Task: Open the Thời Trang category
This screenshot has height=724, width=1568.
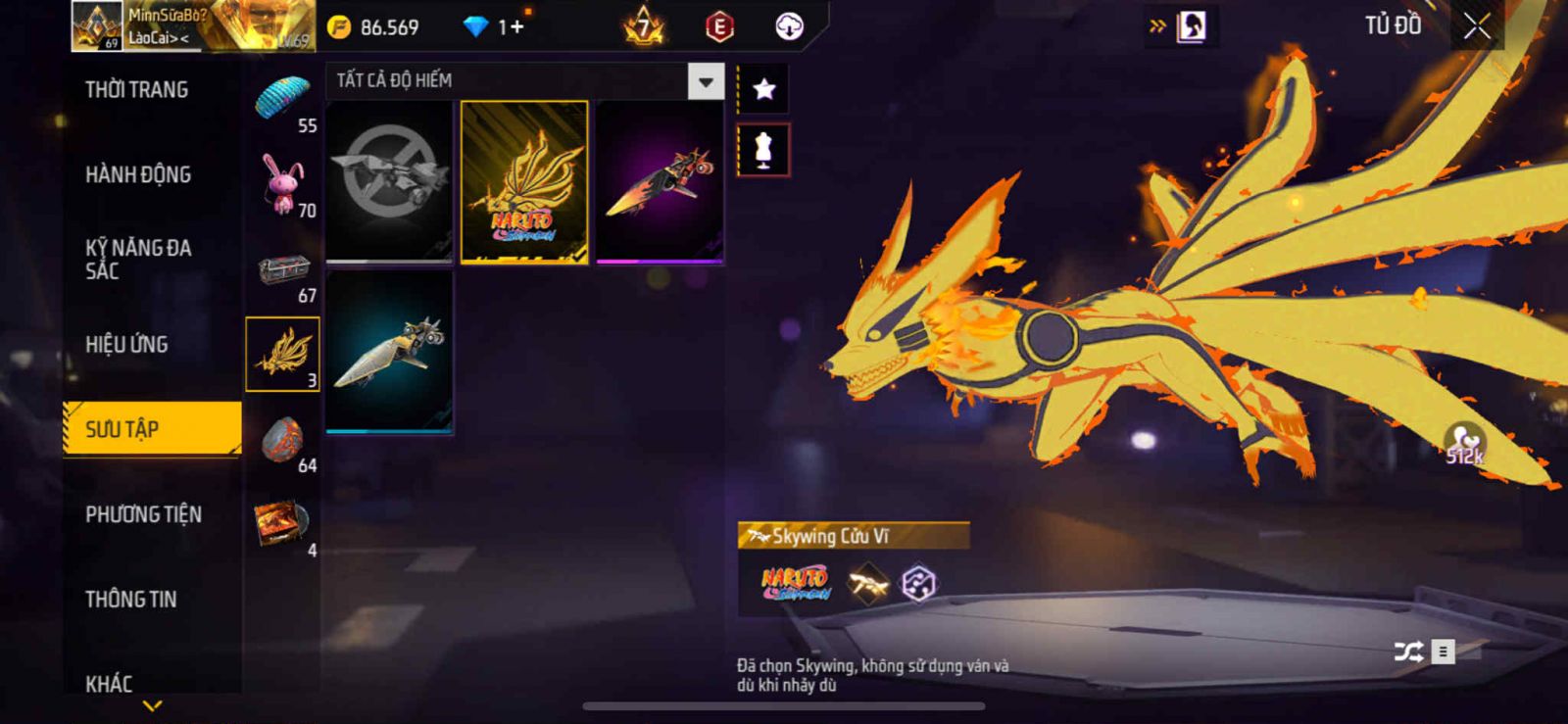Action: point(137,90)
